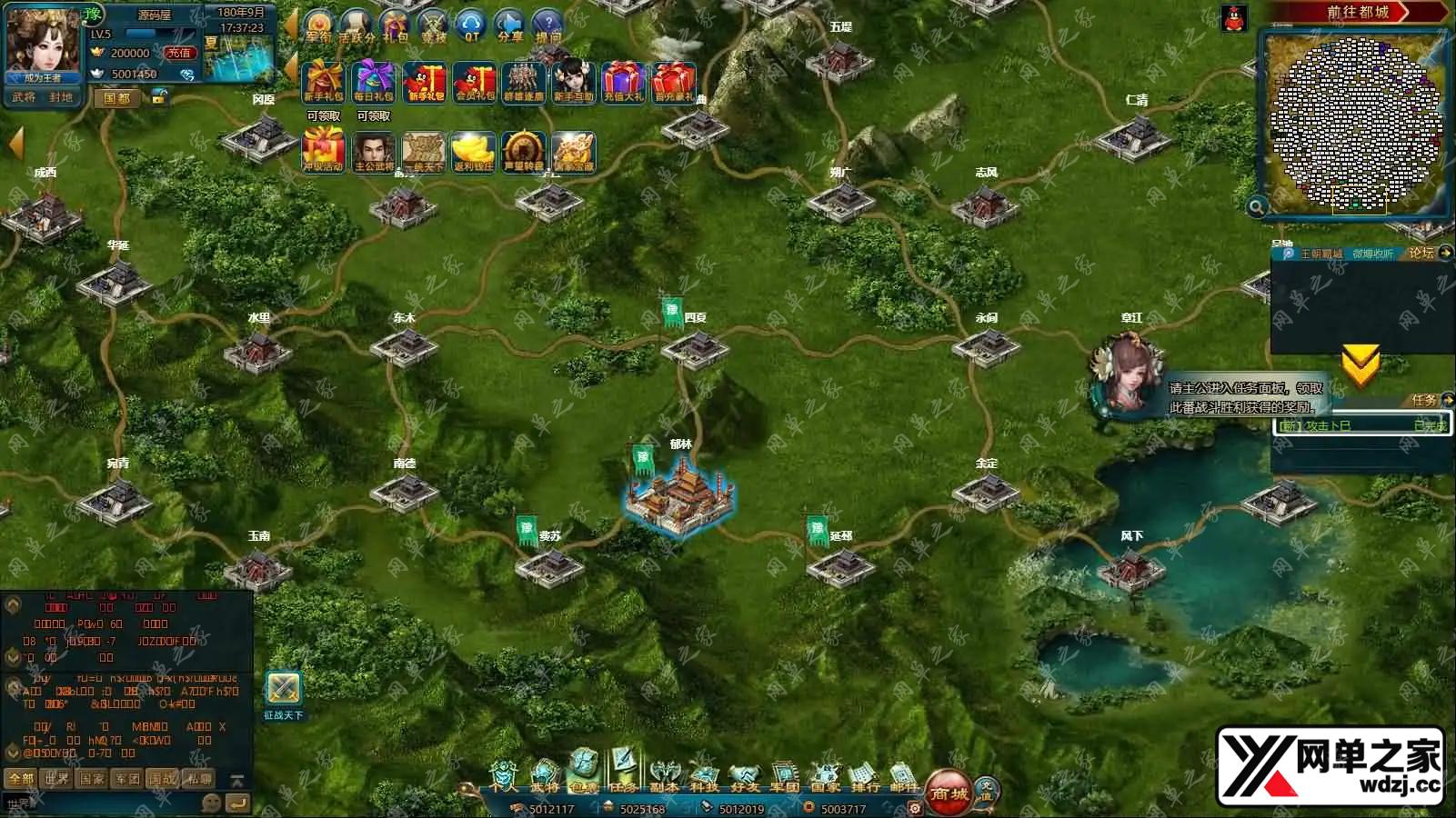The image size is (1456, 818).
Task: Open the 武将 generals icon in bottom bar
Action: [x=544, y=775]
